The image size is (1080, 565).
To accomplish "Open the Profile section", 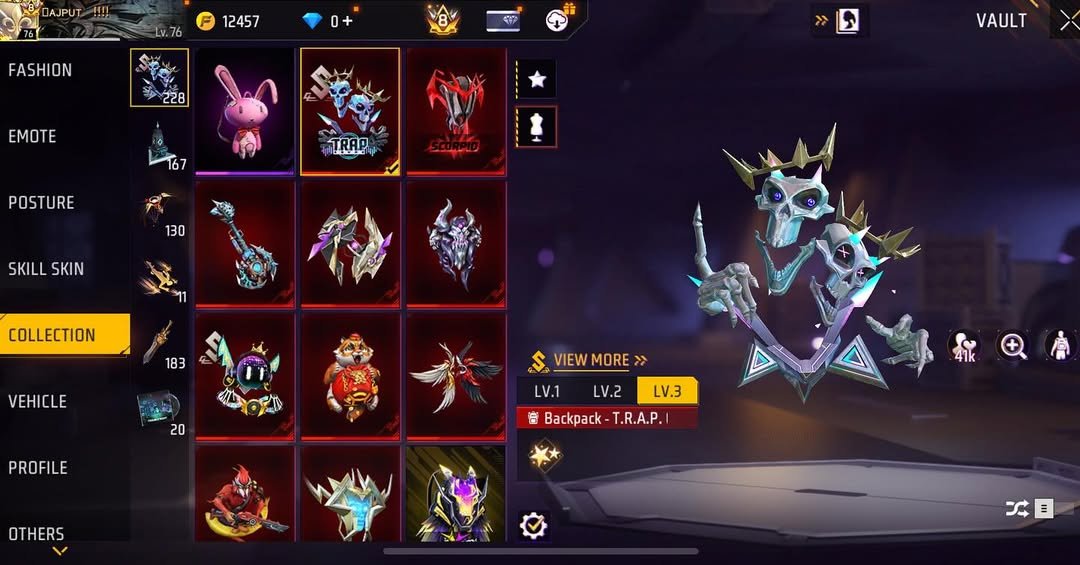I will point(38,467).
